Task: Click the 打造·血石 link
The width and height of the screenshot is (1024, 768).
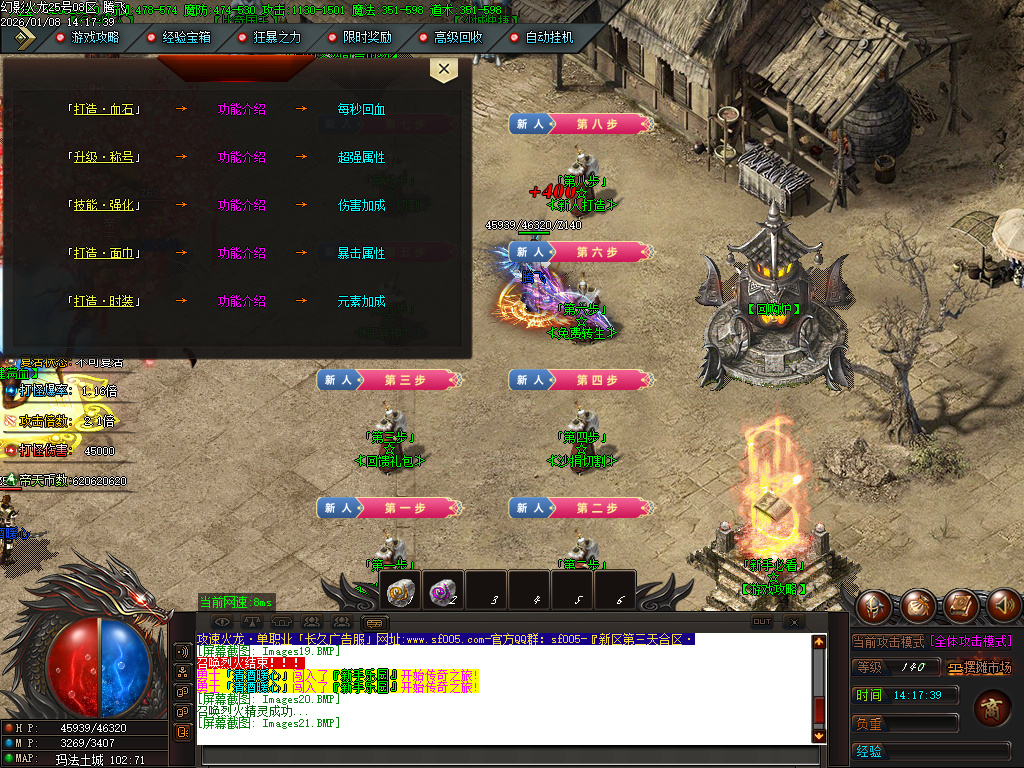Action: 103,110
